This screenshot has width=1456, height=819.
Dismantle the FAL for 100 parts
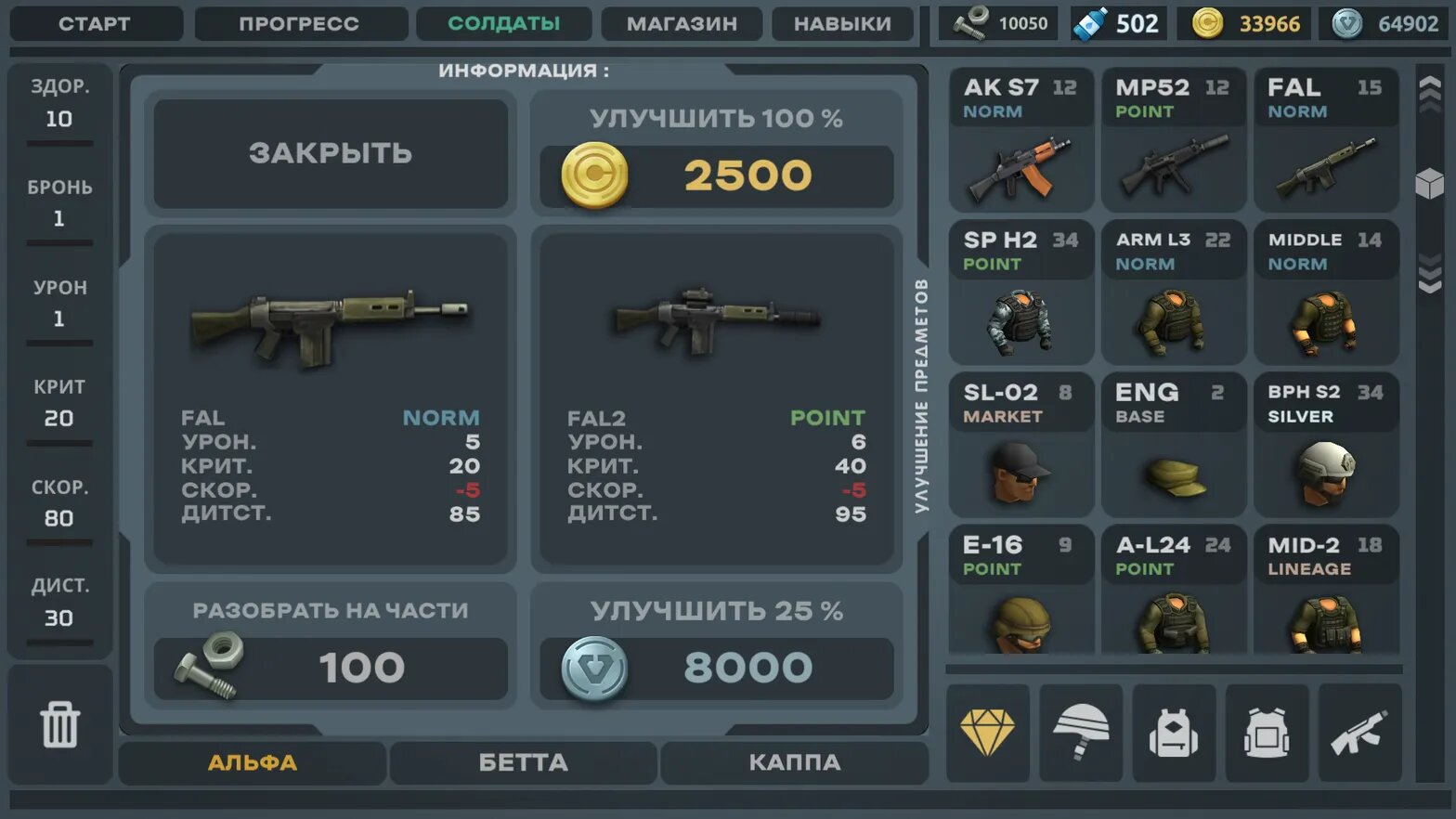330,668
